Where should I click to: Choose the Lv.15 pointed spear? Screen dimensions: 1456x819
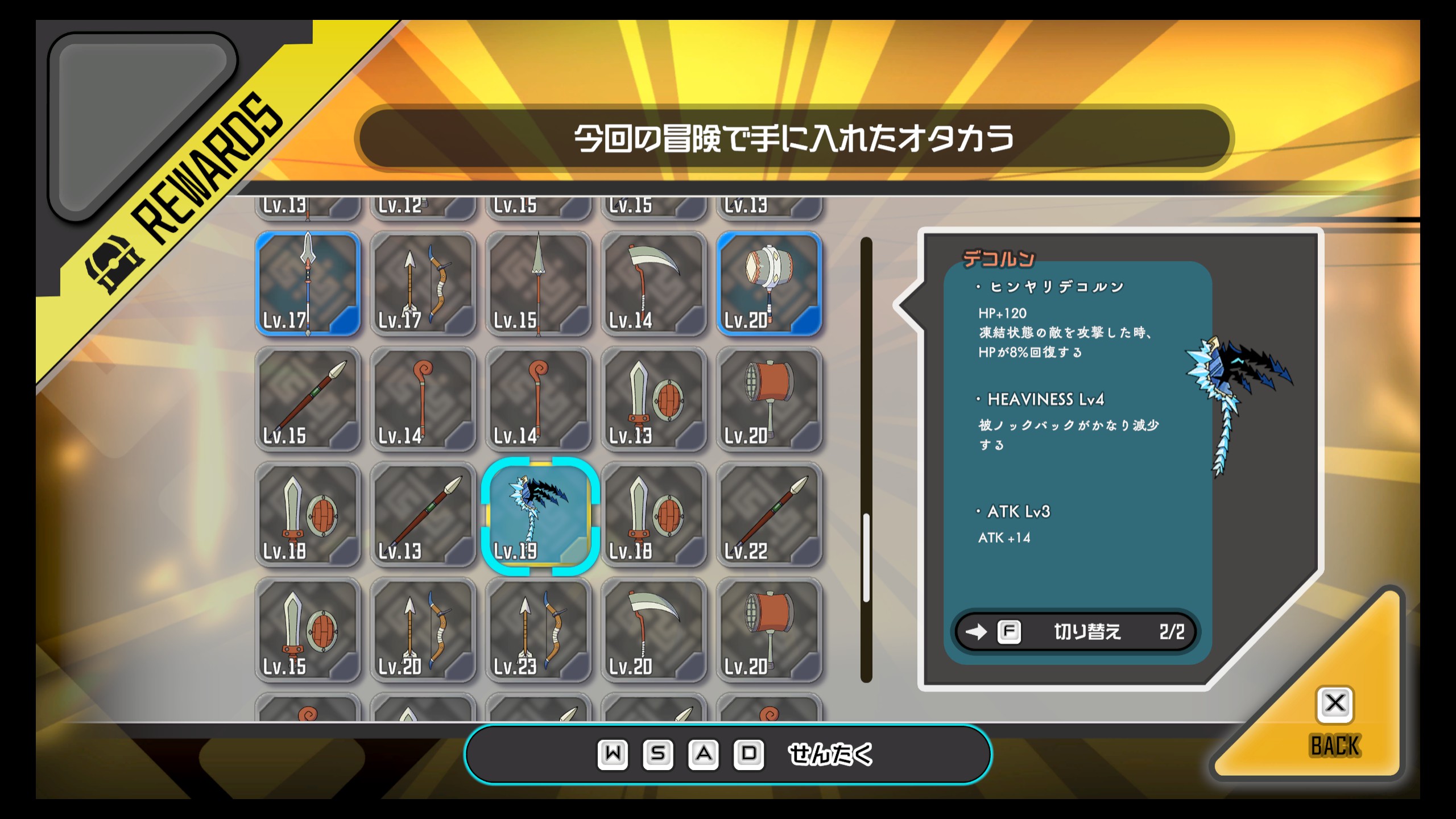coord(539,284)
